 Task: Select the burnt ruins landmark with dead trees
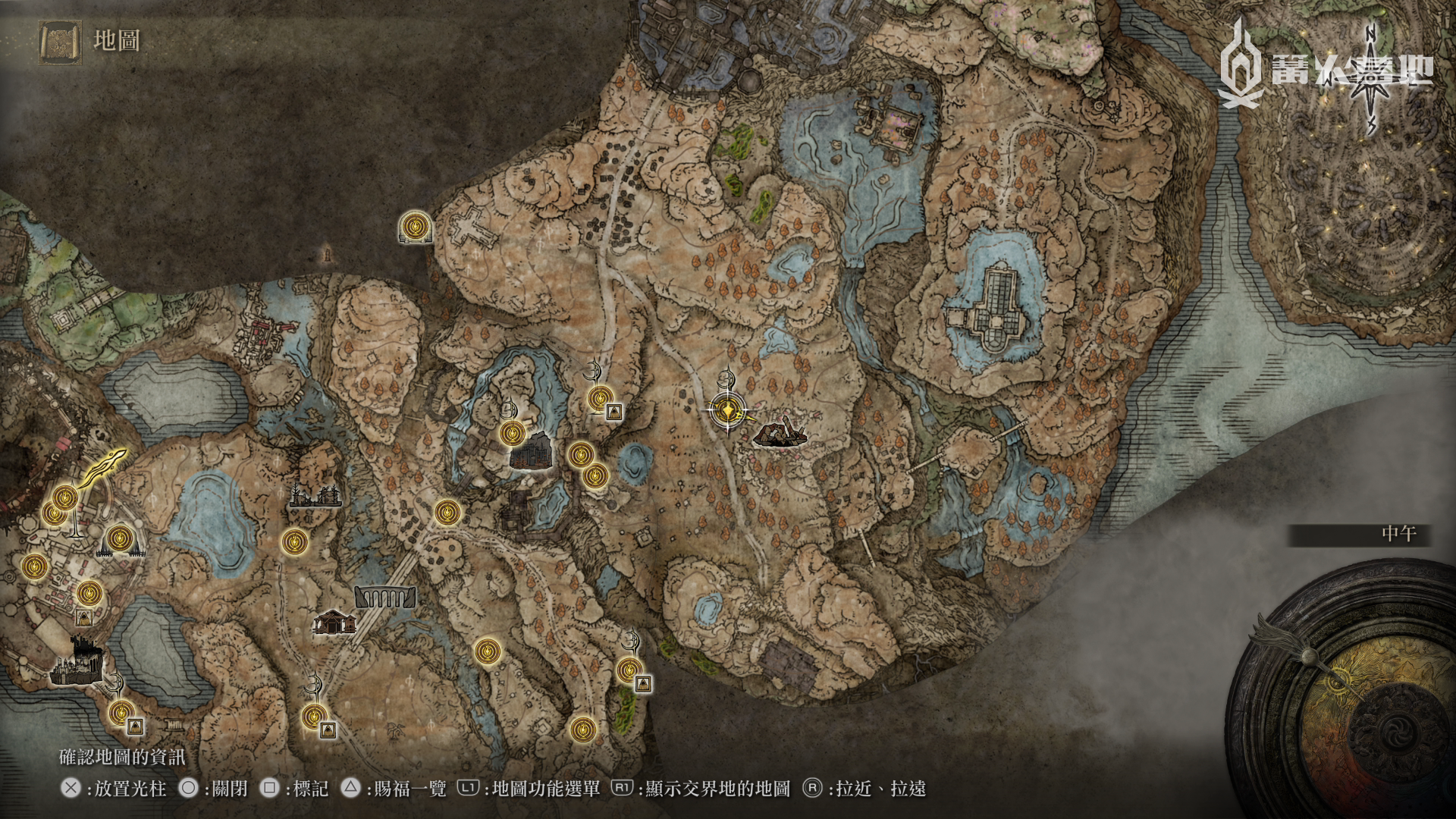pyautogui.click(x=315, y=496)
